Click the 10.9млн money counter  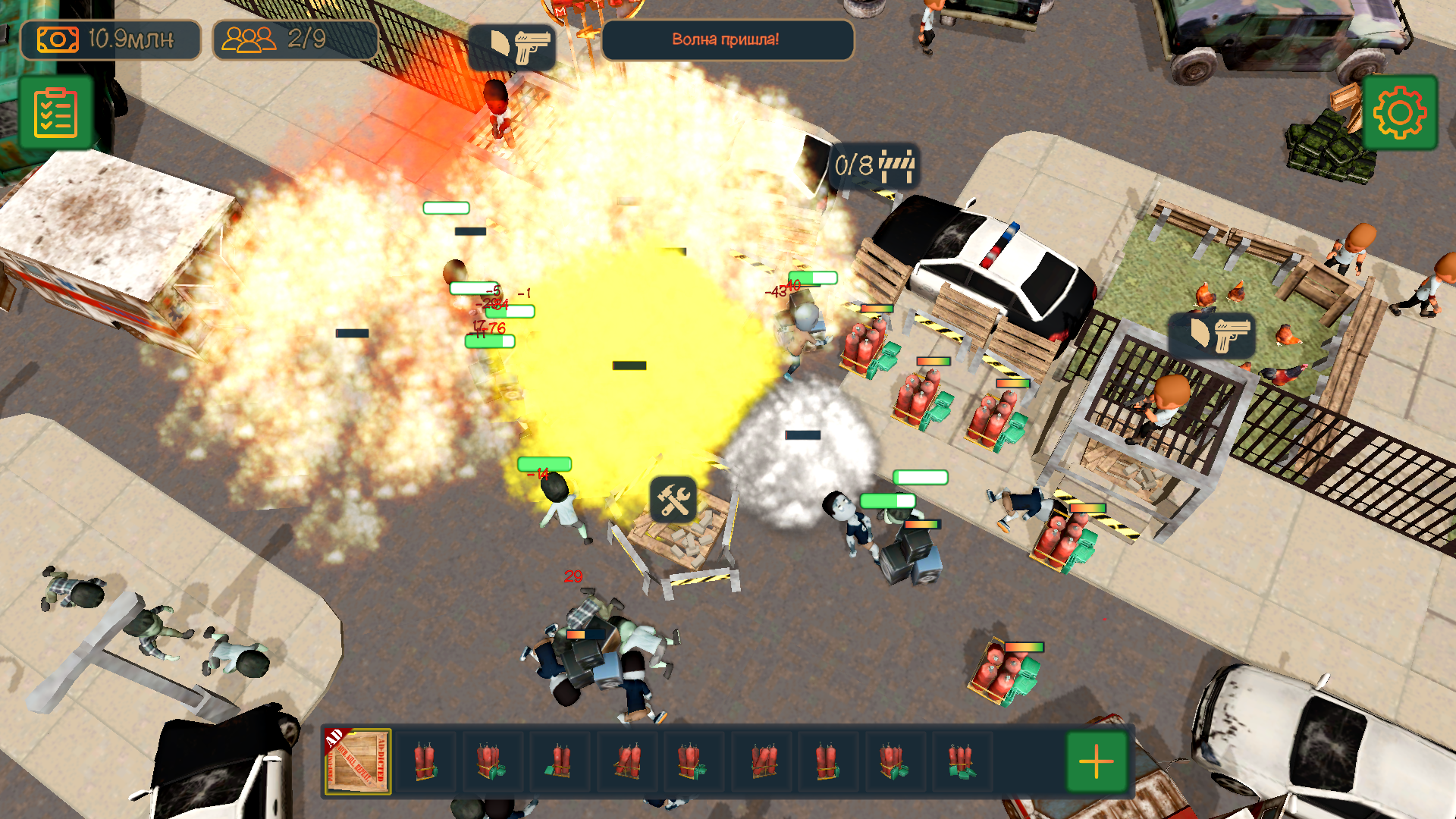130,39
